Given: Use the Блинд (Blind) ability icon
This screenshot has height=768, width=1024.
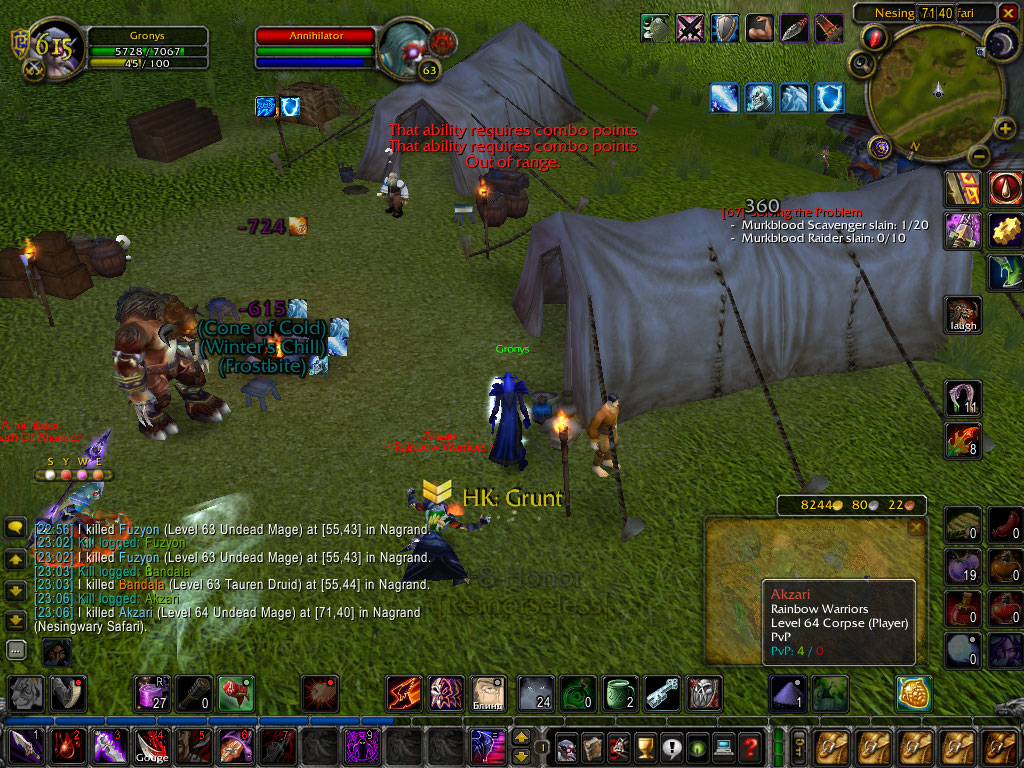Looking at the screenshot, I should (x=489, y=692).
